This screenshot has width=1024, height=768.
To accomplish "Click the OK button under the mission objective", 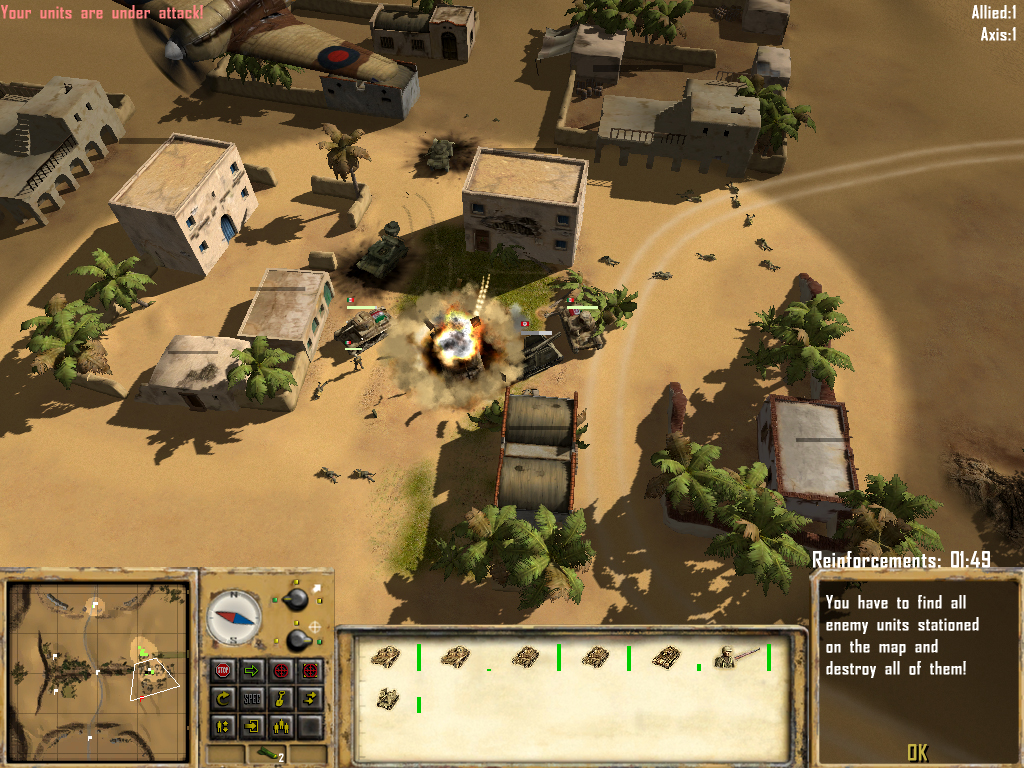I will tap(917, 752).
